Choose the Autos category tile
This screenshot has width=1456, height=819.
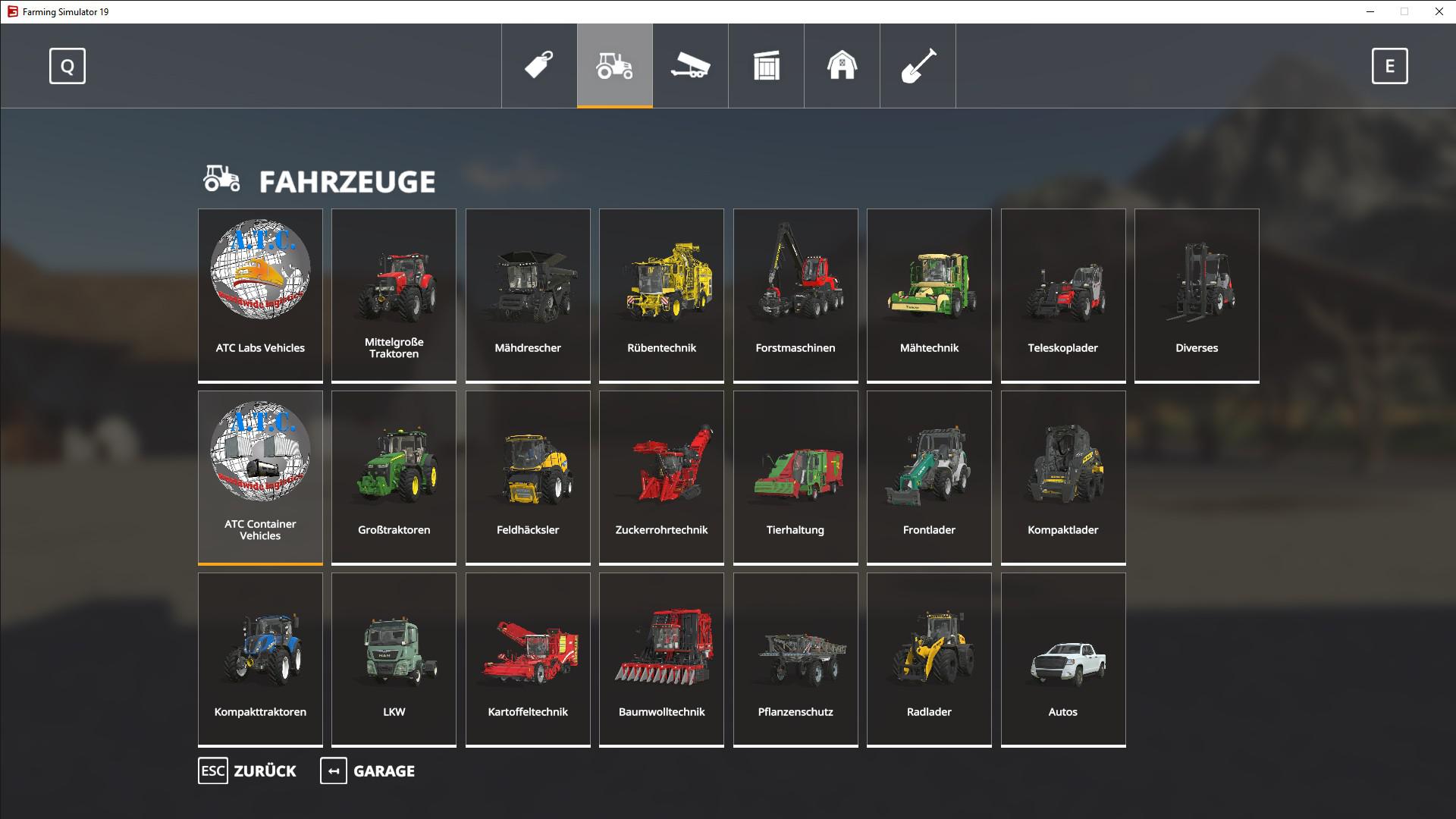[x=1062, y=659]
